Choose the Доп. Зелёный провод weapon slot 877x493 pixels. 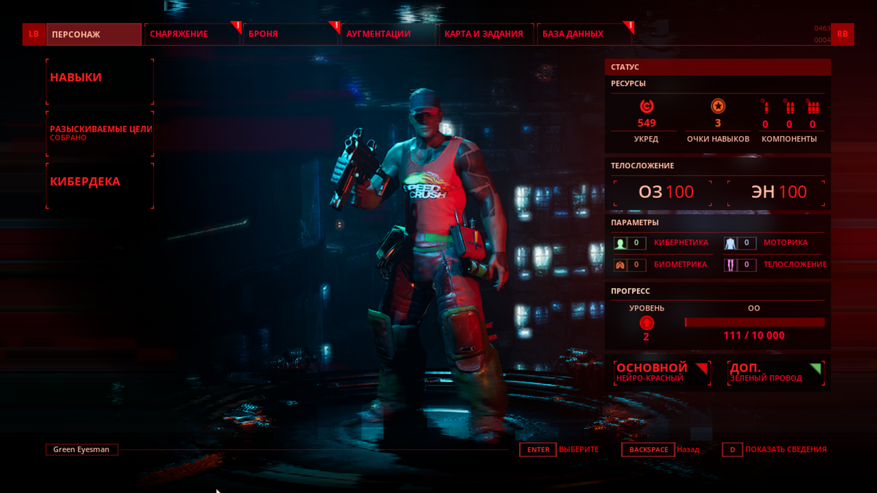(775, 372)
